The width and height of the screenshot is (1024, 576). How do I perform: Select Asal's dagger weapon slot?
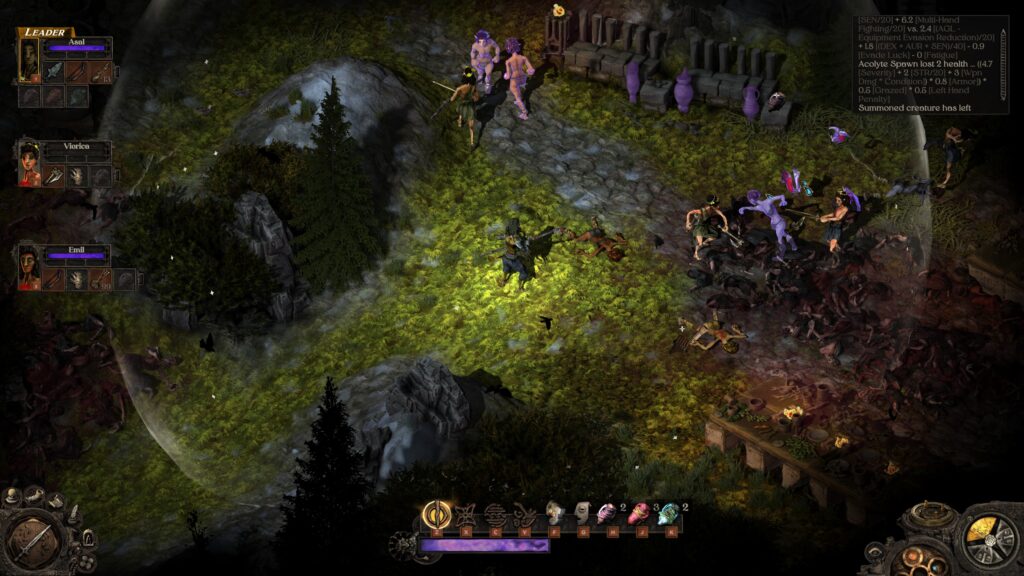(x=52, y=72)
